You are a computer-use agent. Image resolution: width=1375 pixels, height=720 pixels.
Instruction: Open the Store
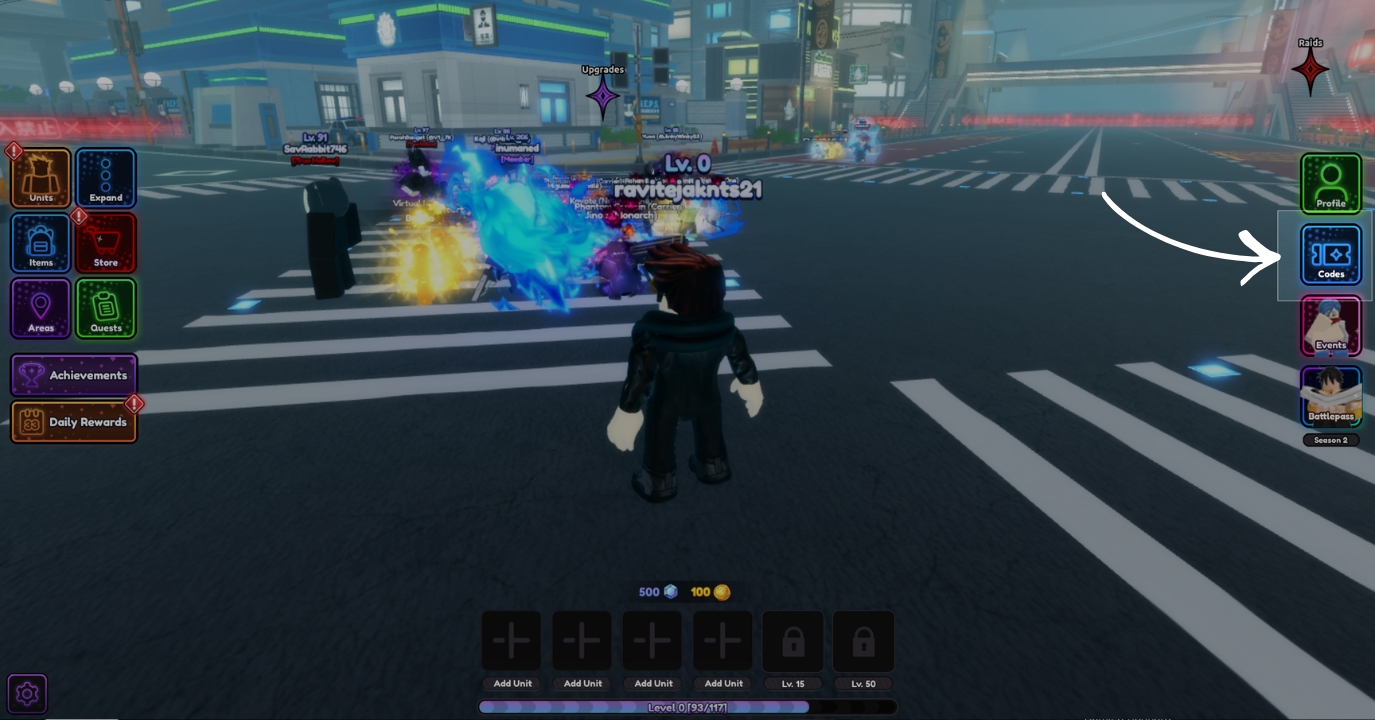coord(106,242)
